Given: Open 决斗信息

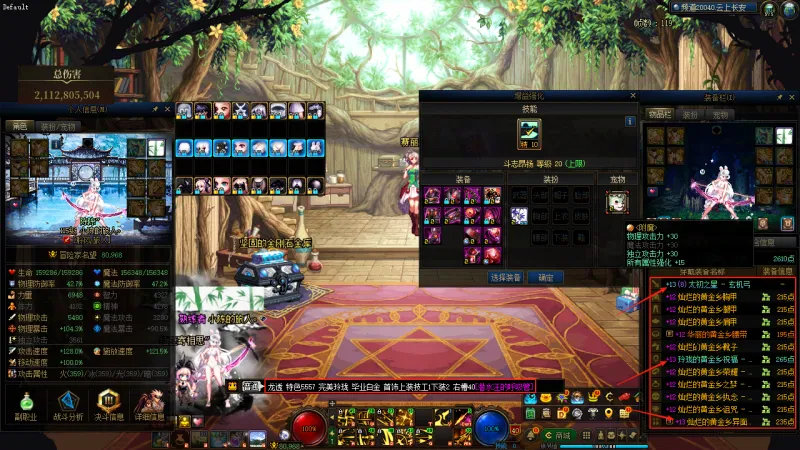Looking at the screenshot, I should click(109, 404).
